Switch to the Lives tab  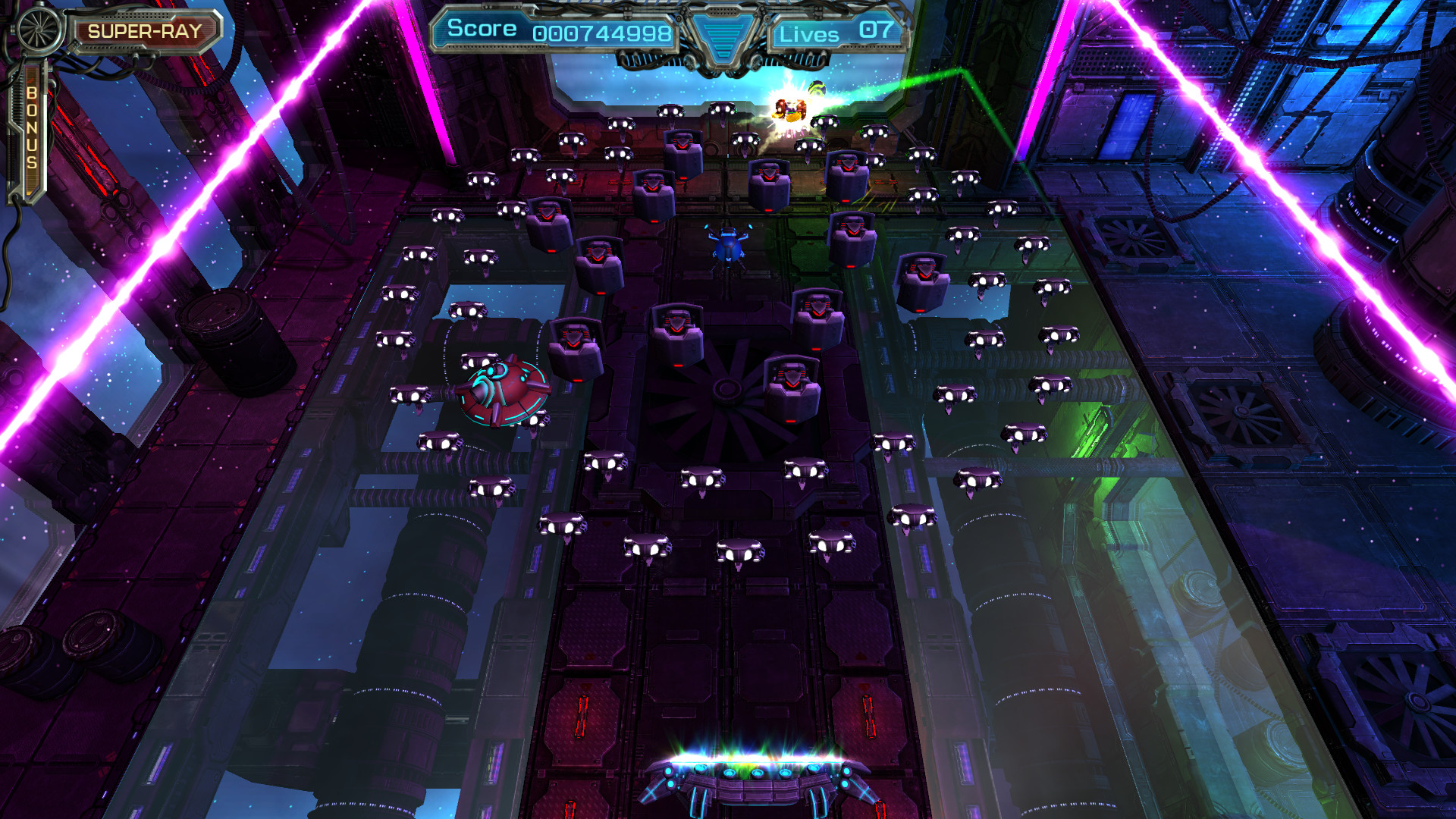point(810,34)
